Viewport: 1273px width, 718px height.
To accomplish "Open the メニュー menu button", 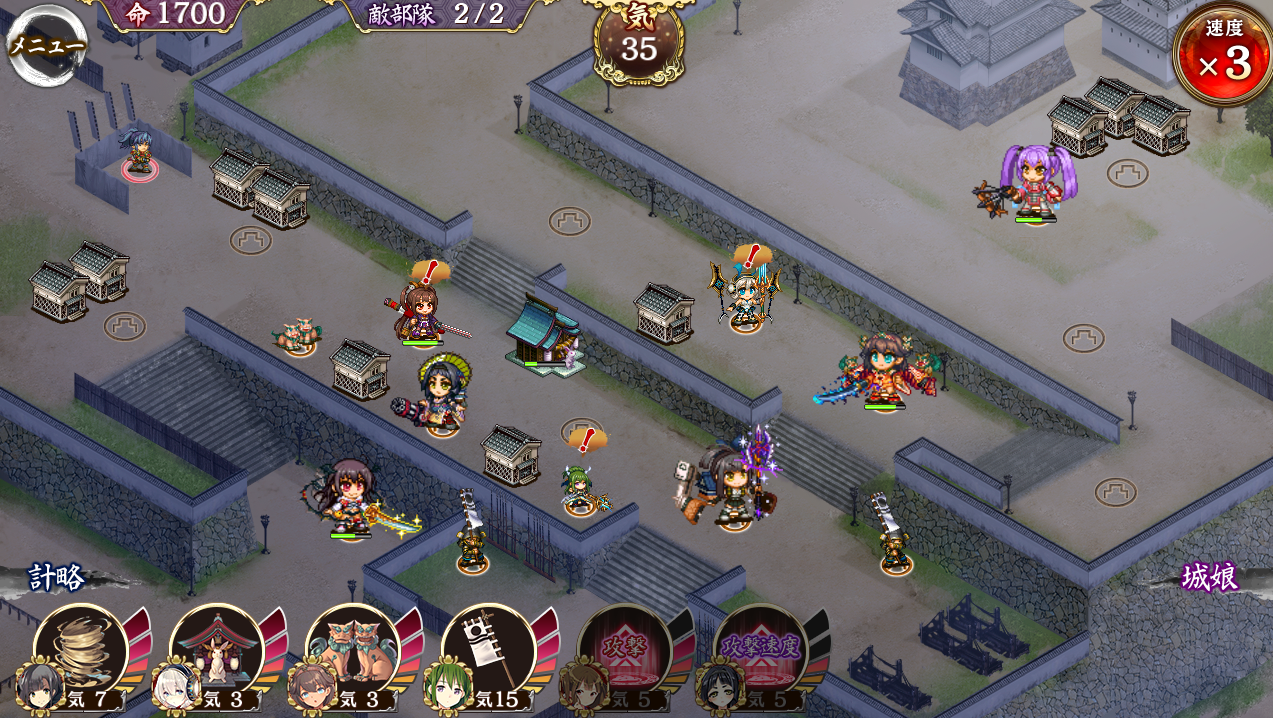I will click(x=46, y=44).
